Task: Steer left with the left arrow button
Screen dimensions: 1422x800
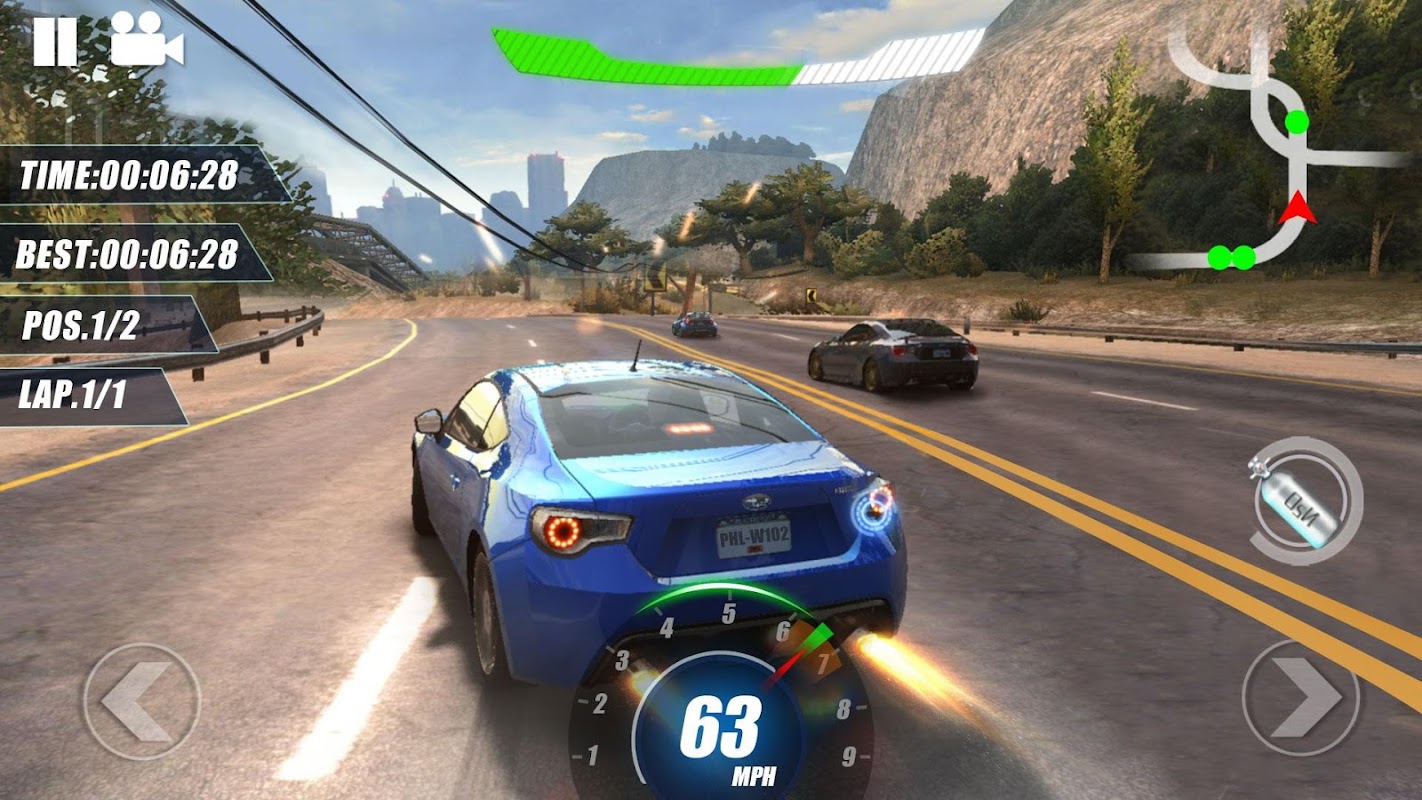Action: tap(141, 701)
